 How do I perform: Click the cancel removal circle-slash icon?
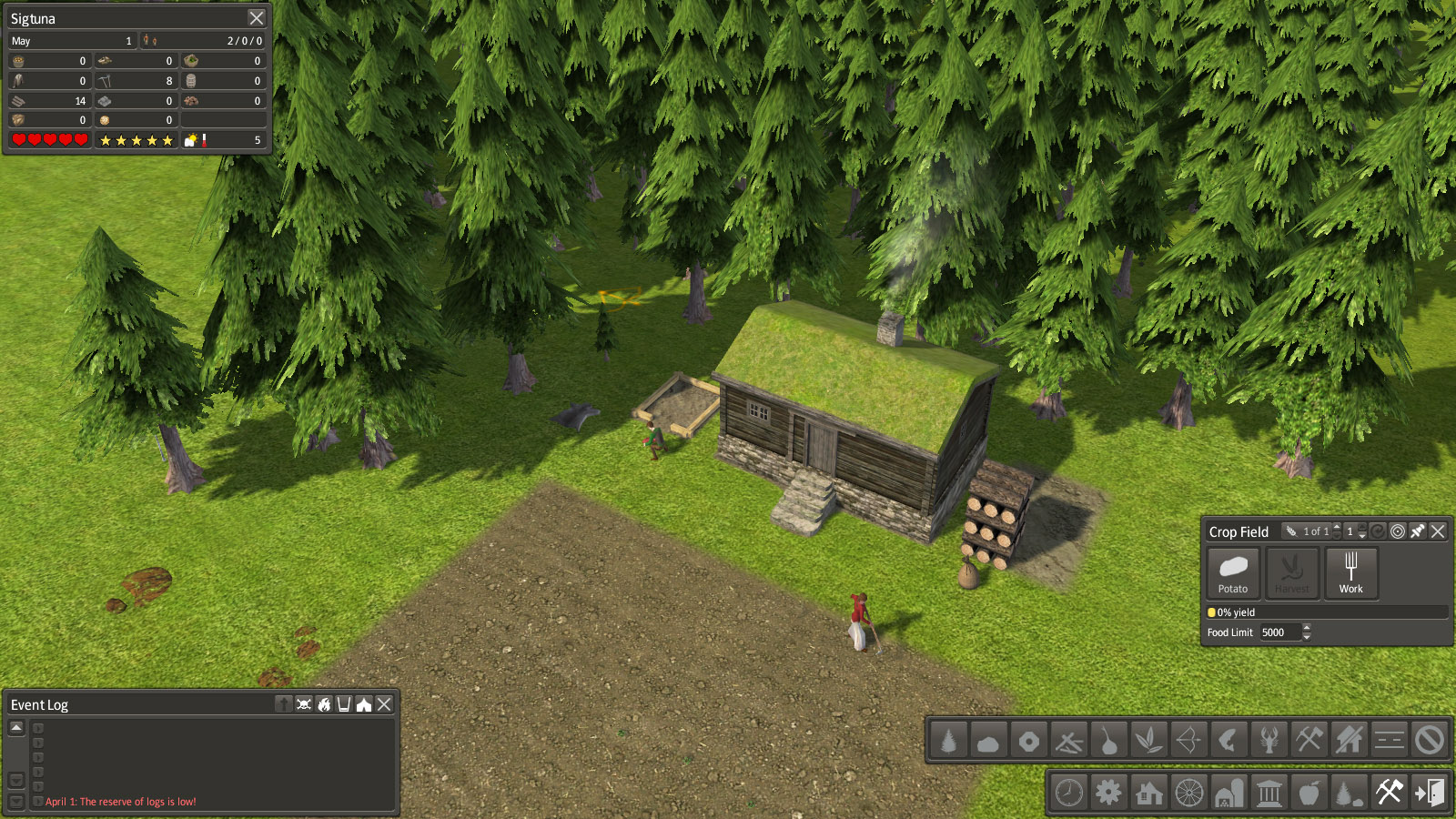pos(1429,741)
